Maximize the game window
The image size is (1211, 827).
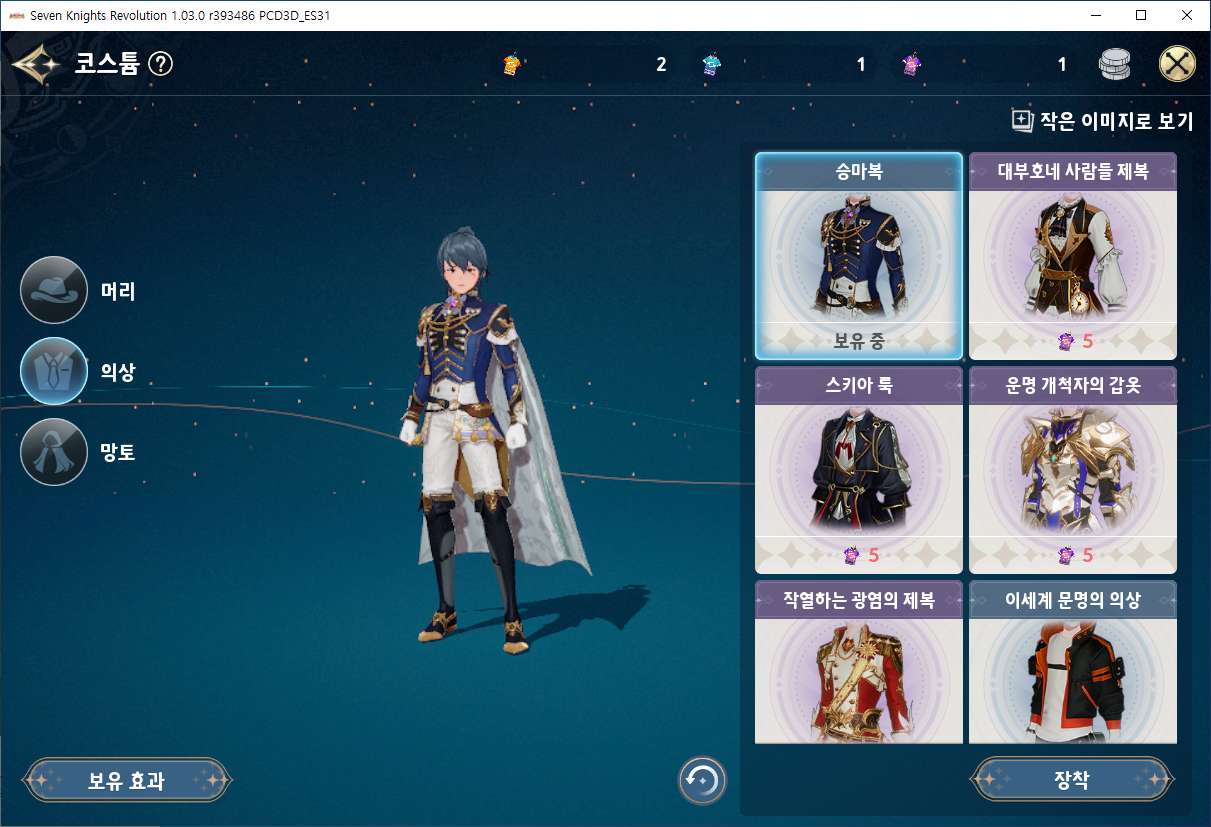click(x=1141, y=15)
